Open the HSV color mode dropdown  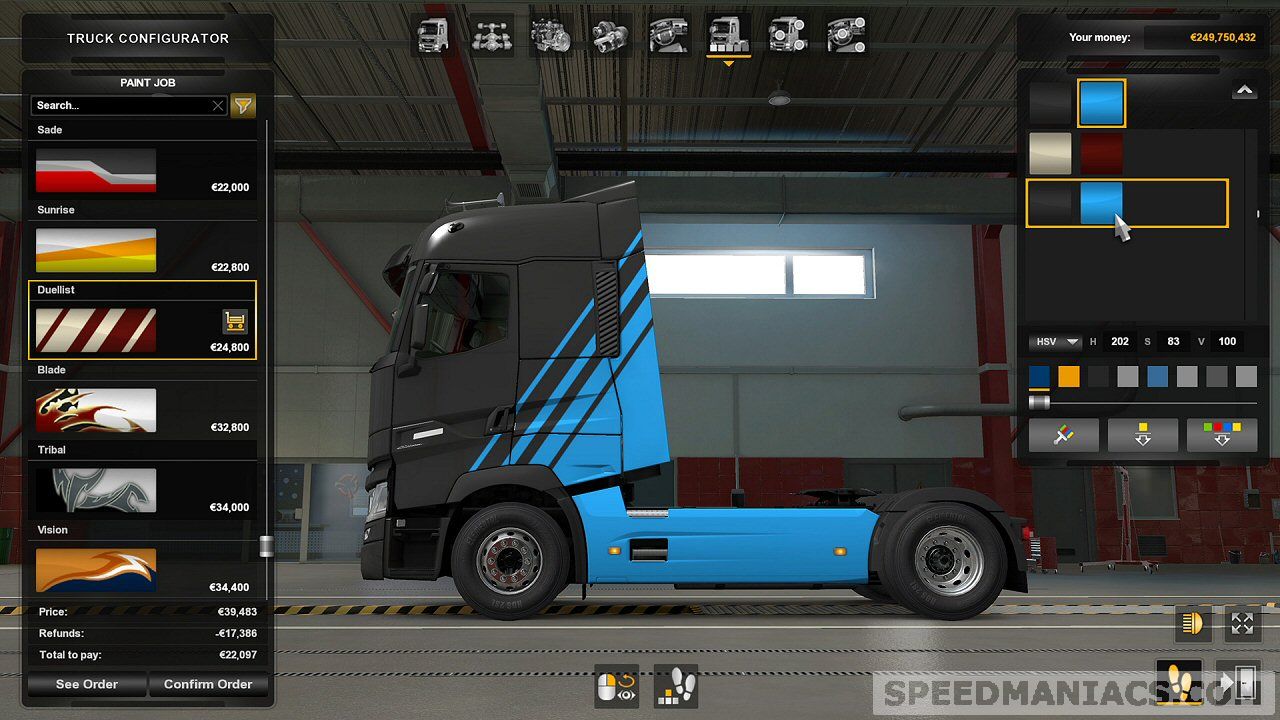coord(1056,342)
